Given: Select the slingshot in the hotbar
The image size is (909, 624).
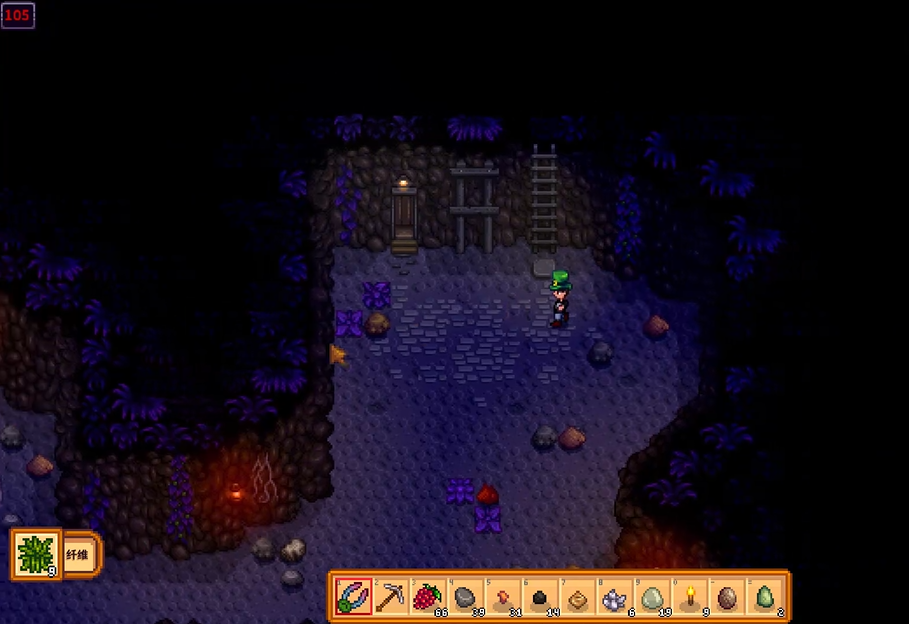Looking at the screenshot, I should [353, 596].
